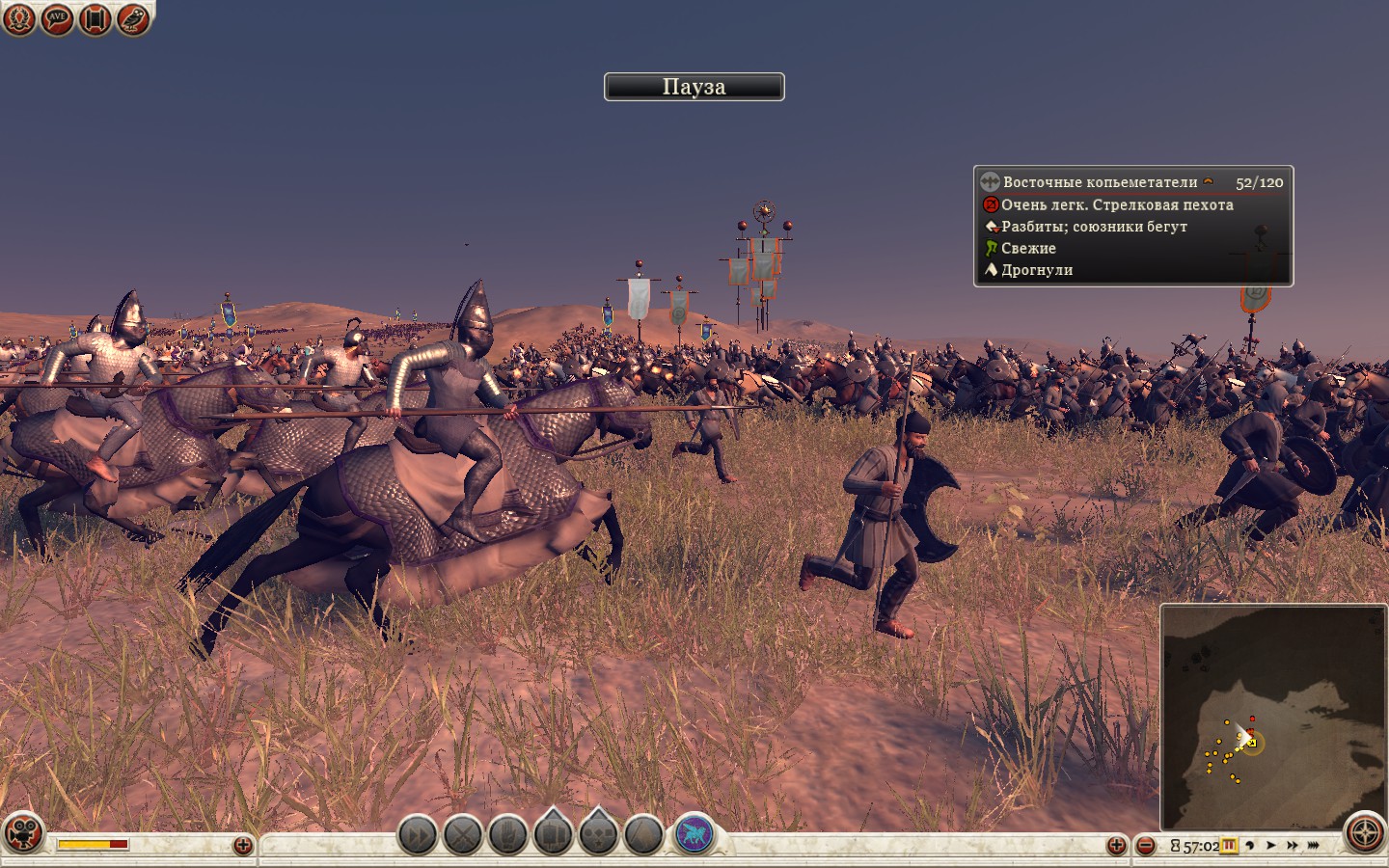Click the compass rose button
The height and width of the screenshot is (868, 1389).
1364,832
